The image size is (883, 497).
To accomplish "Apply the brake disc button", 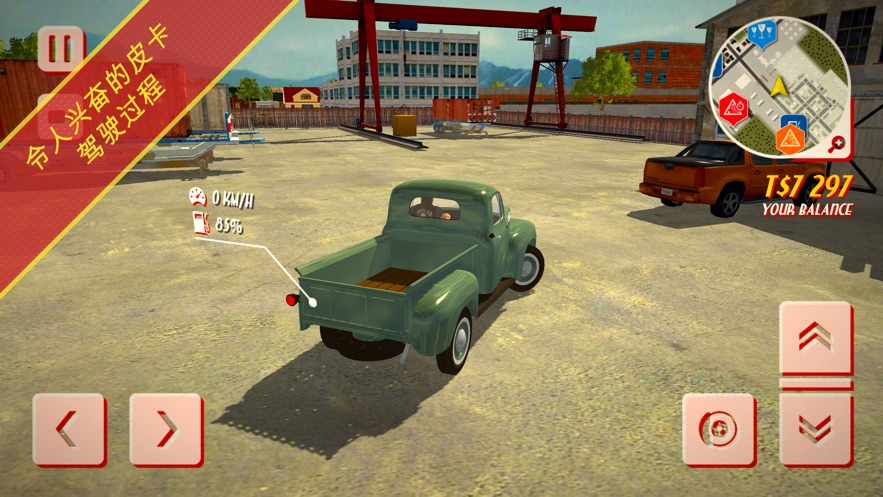I will click(x=719, y=429).
